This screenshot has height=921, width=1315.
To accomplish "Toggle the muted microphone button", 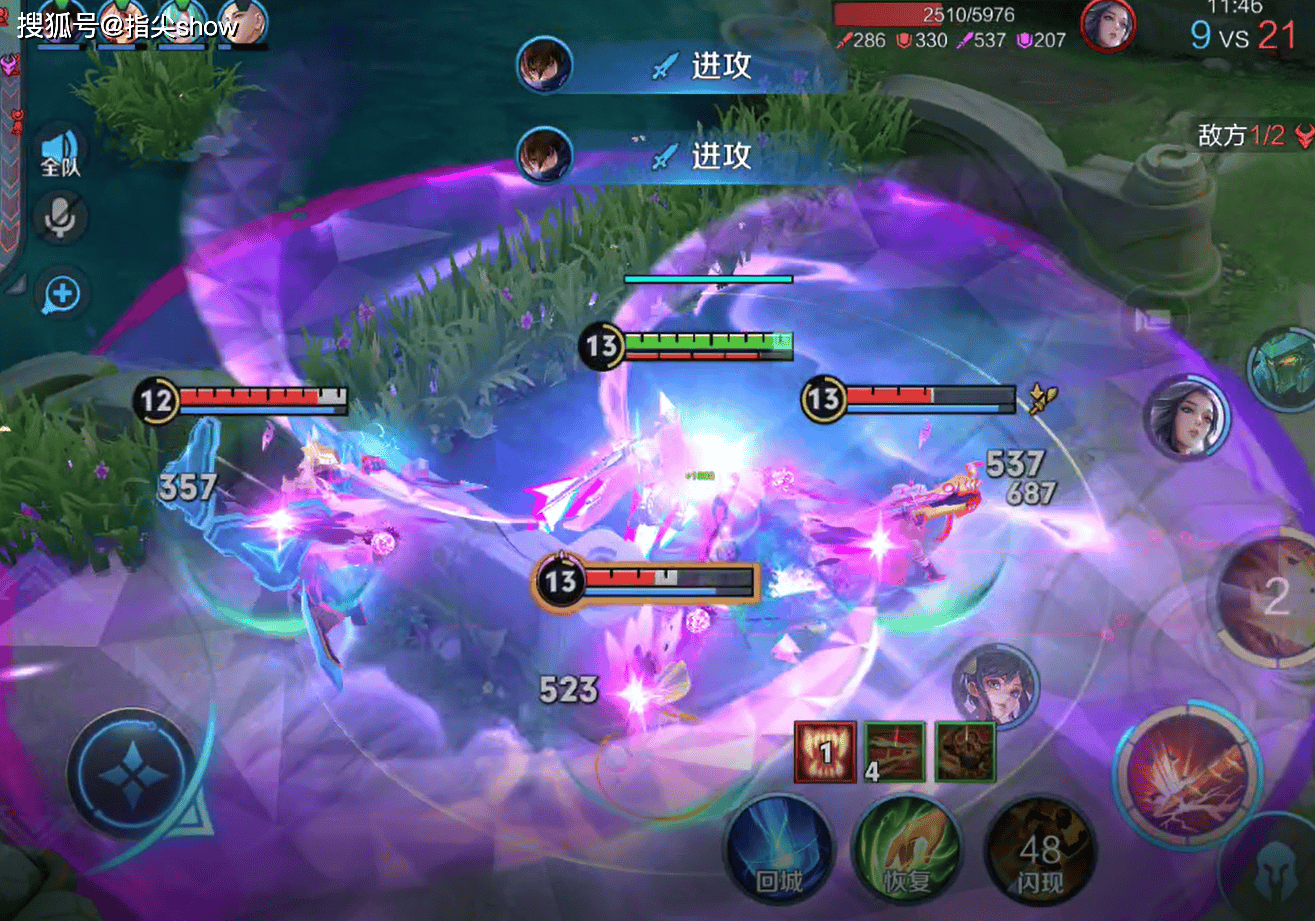I will 60,218.
